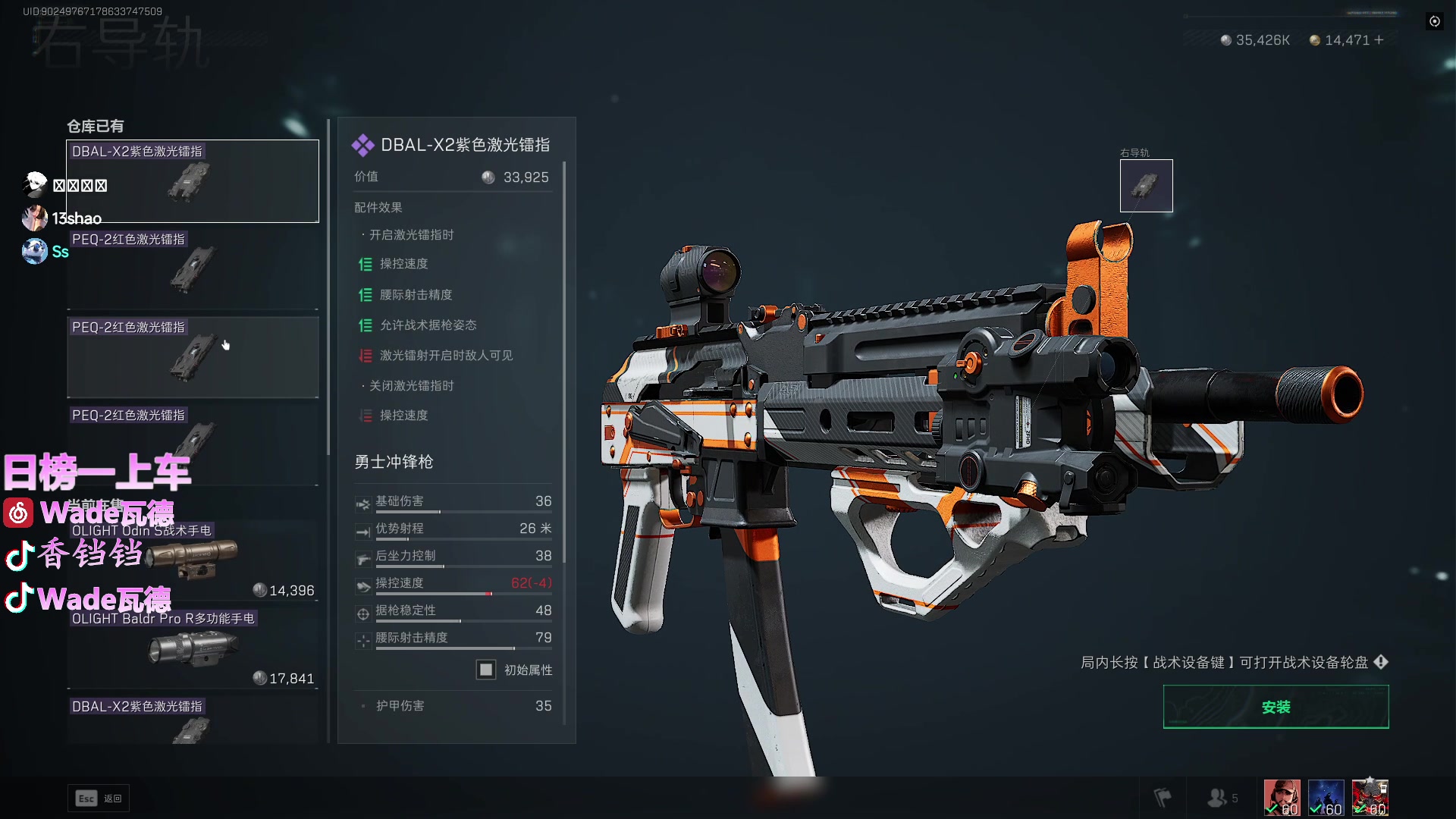Show the tactical equipment wheel hint icon
Image resolution: width=1456 pixels, height=819 pixels.
pyautogui.click(x=1381, y=662)
